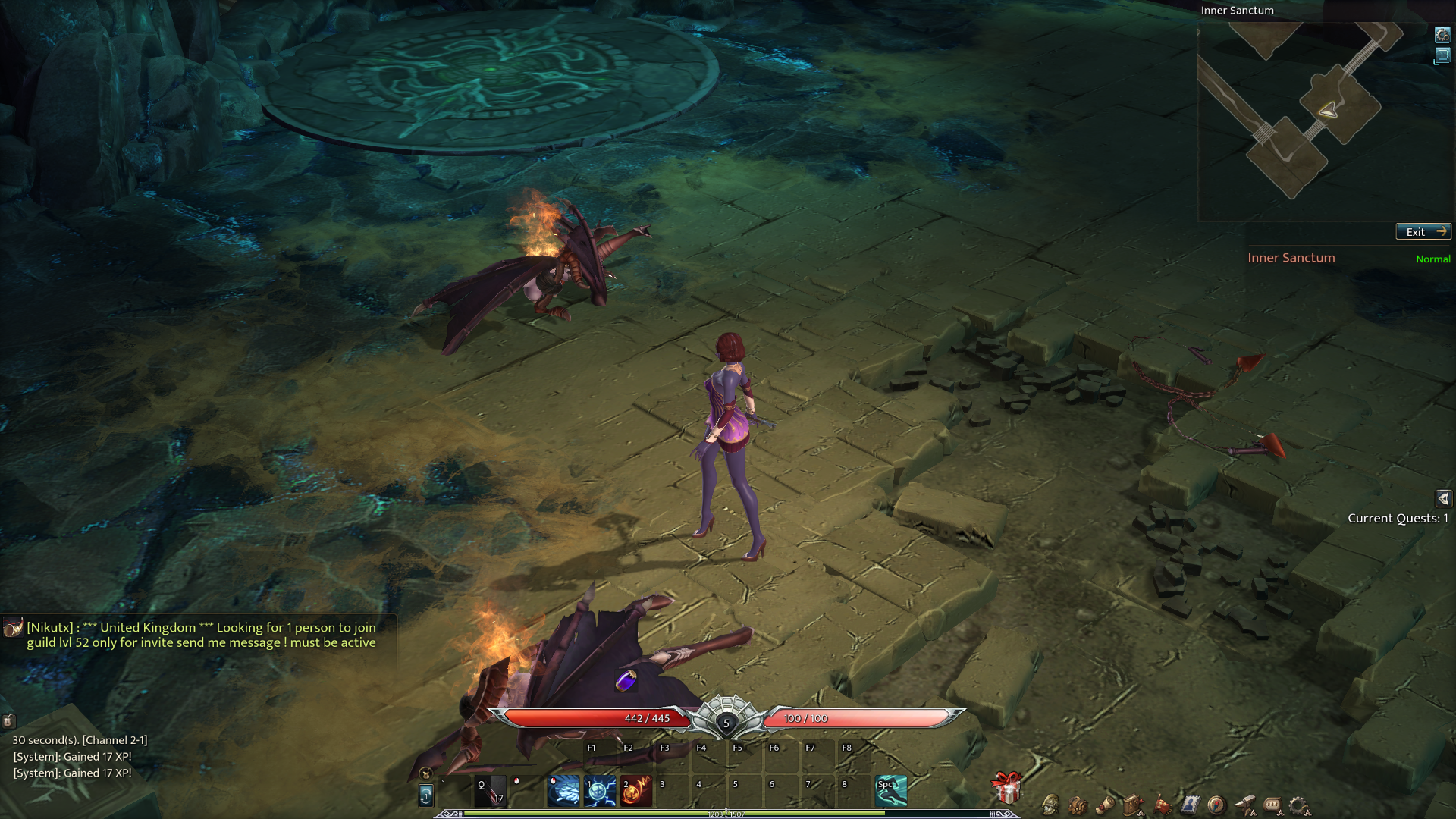Select the blue ice shards mouse skill
Screen dimensions: 1456x819
click(x=563, y=791)
